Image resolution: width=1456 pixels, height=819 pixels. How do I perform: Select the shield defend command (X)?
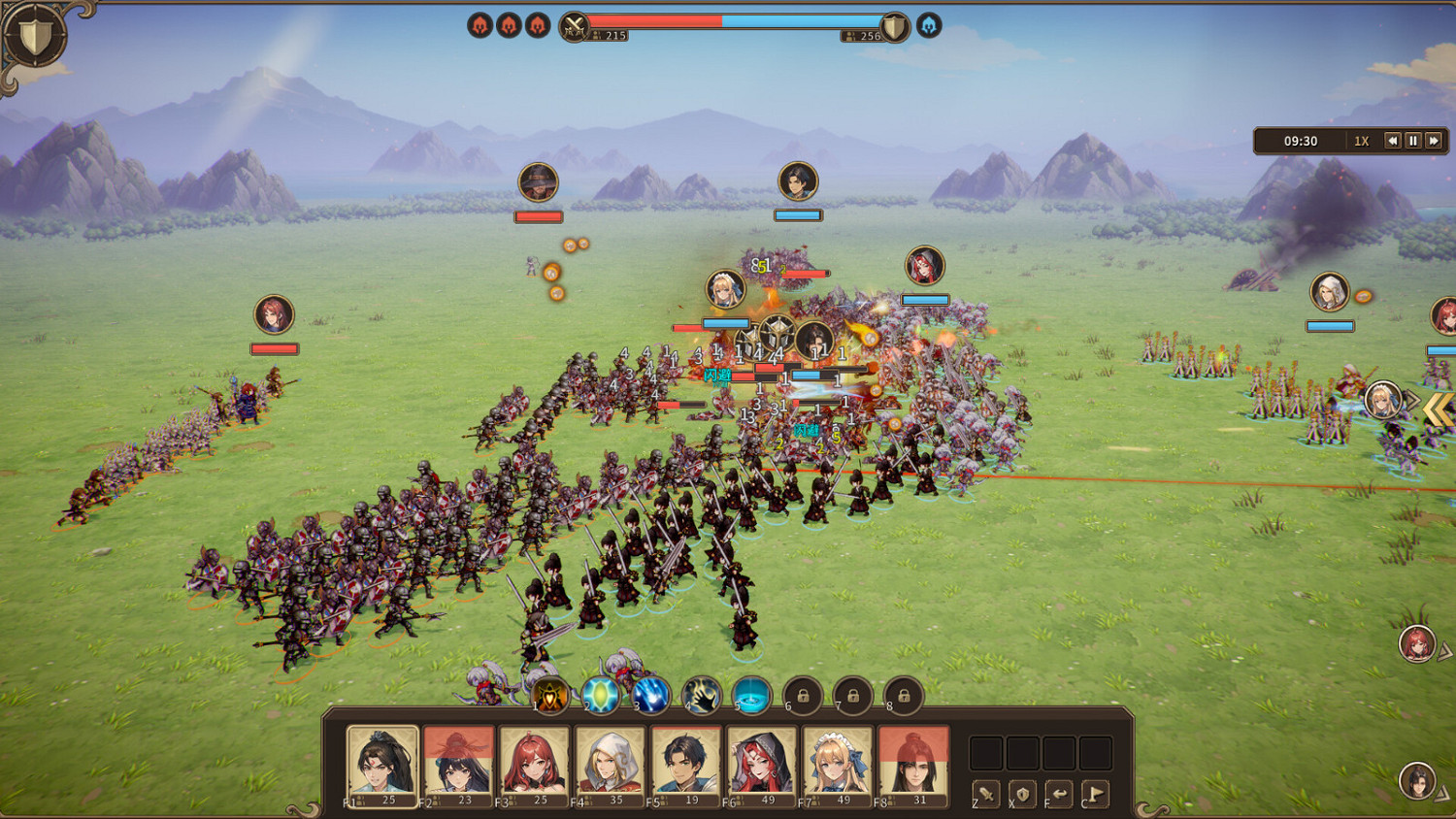point(1022,796)
